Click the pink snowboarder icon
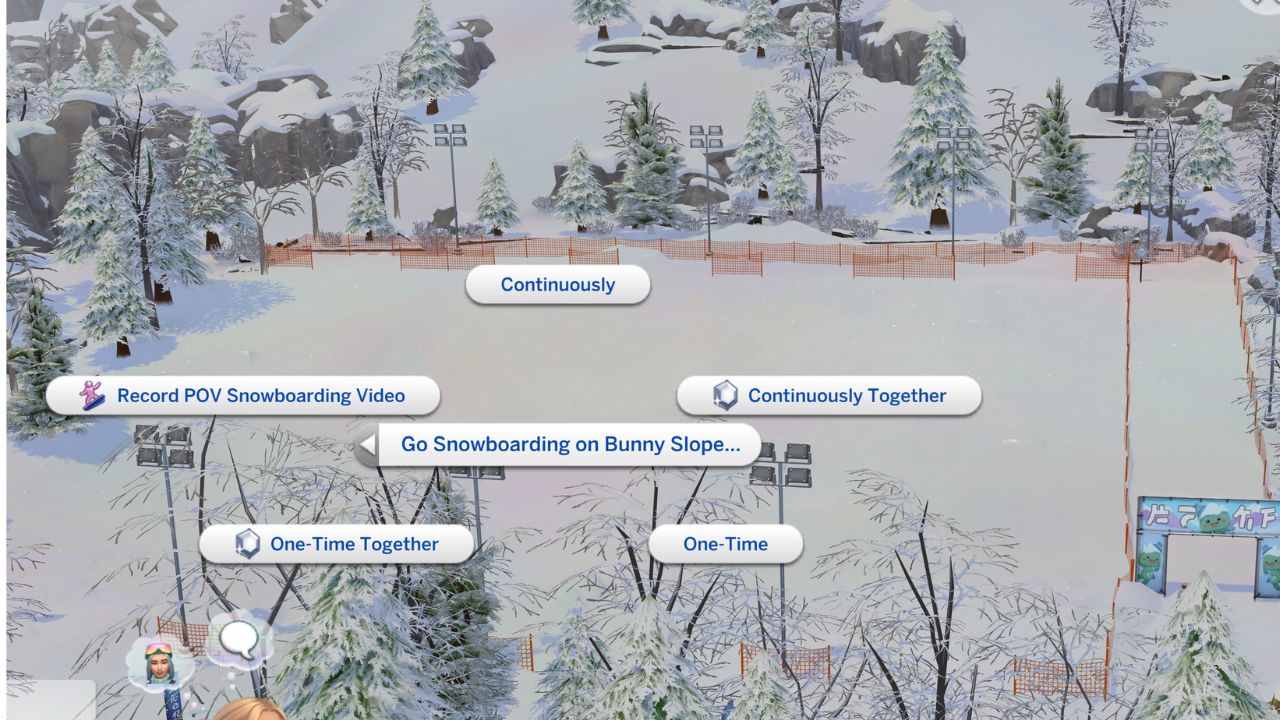Image resolution: width=1280 pixels, height=720 pixels. tap(90, 395)
